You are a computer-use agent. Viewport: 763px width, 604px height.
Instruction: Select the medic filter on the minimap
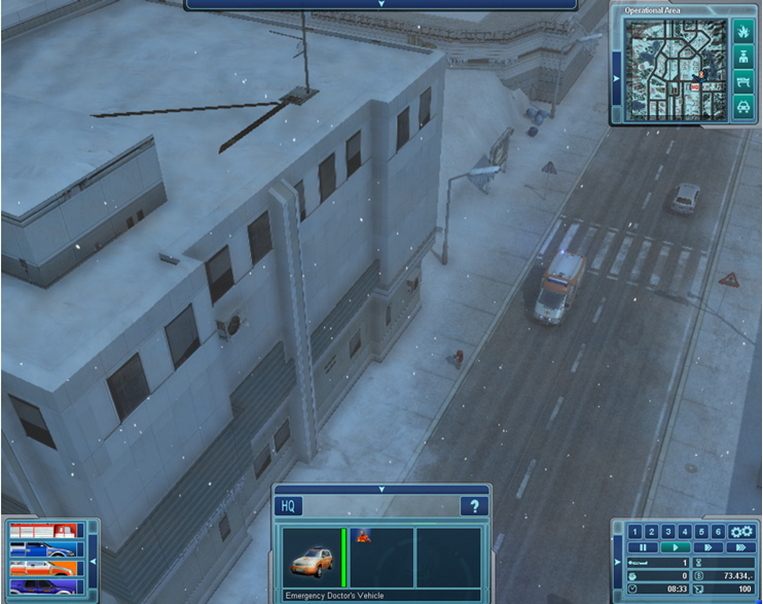(x=741, y=58)
